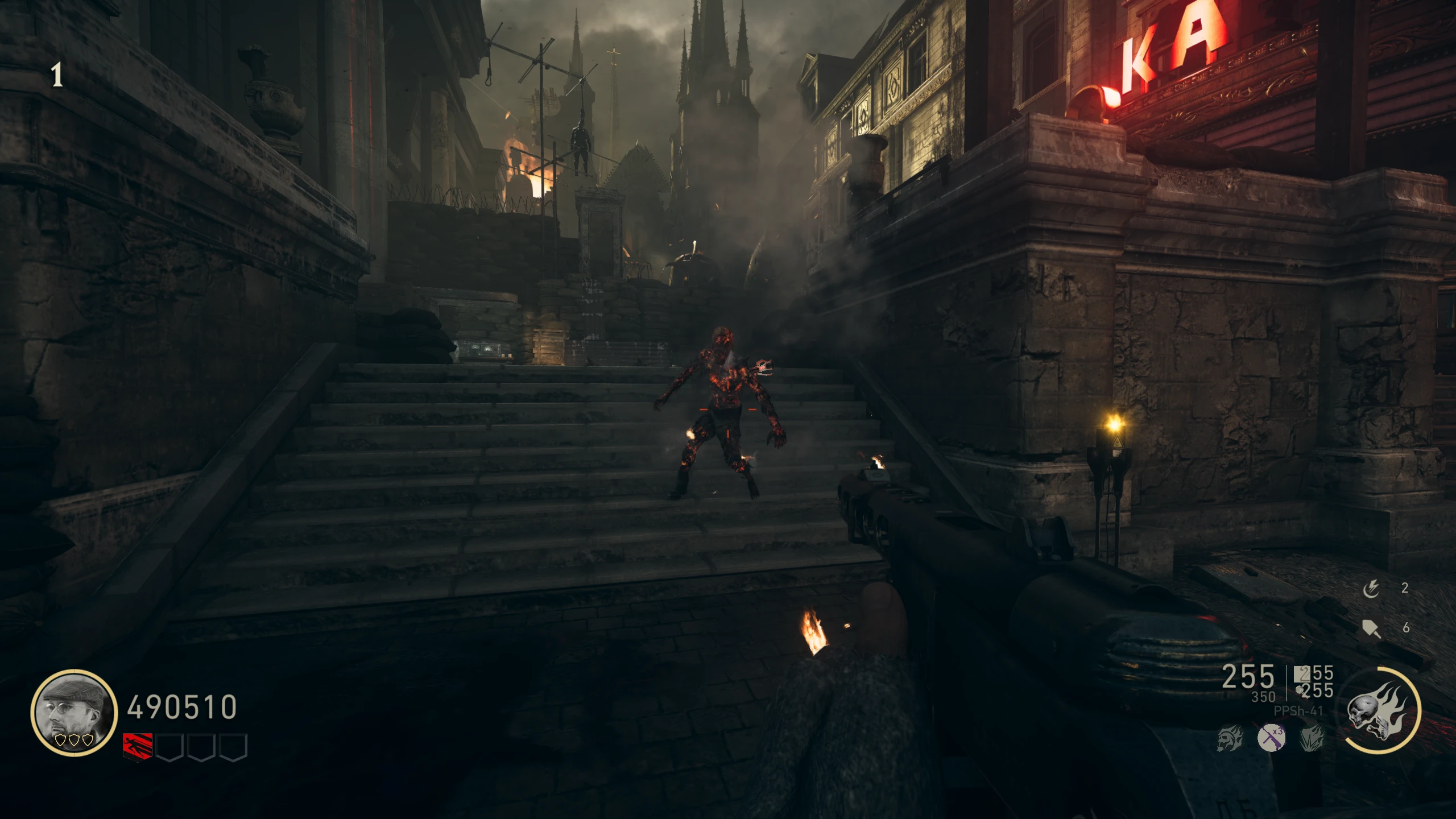Click the character portrait with flat cap
This screenshot has height=819, width=1456.
[73, 712]
